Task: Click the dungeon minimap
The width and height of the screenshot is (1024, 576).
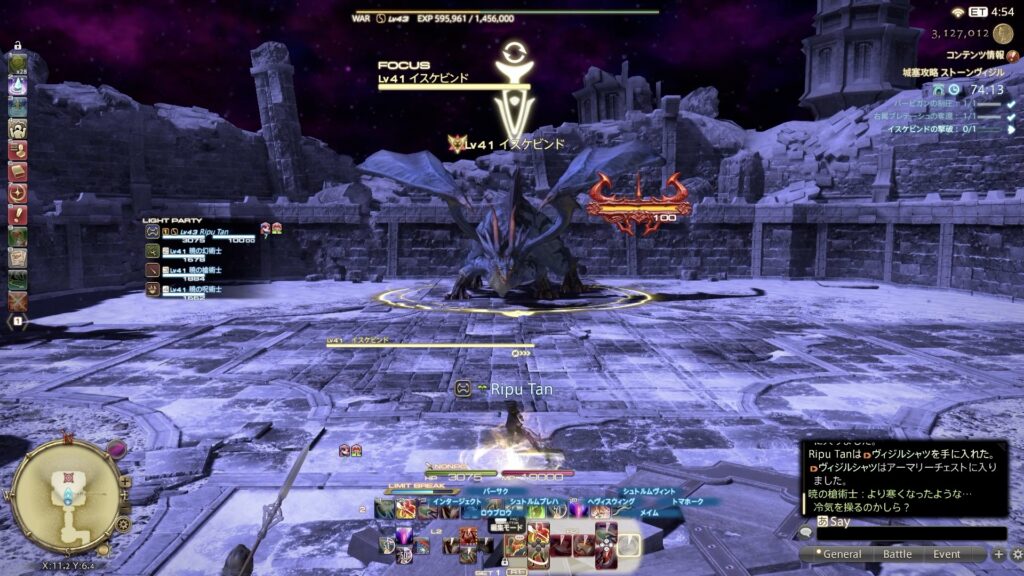Action: click(66, 493)
